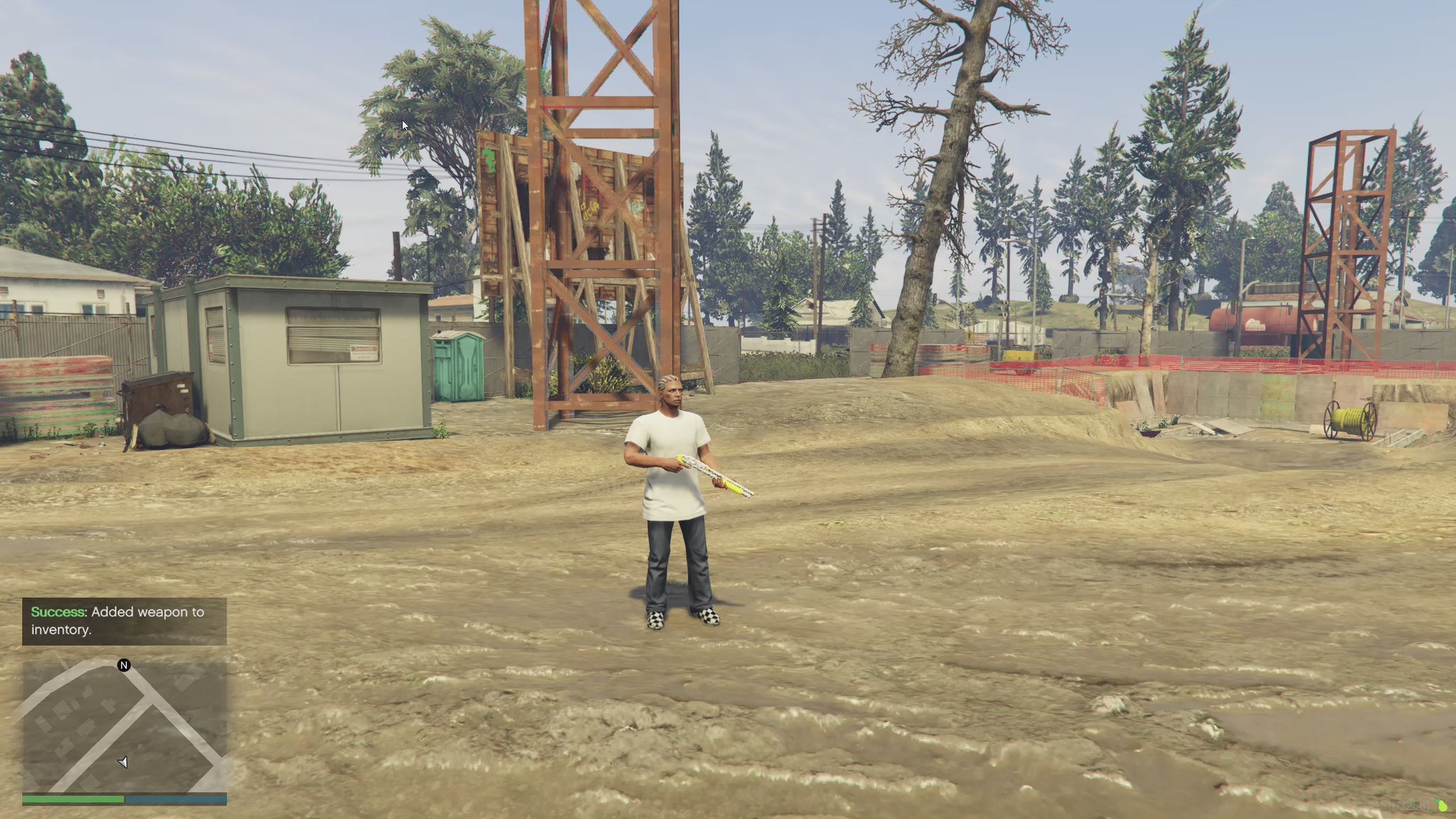
Task: Dismiss the 'Added weapon to inventory' notification
Action: pos(124,621)
